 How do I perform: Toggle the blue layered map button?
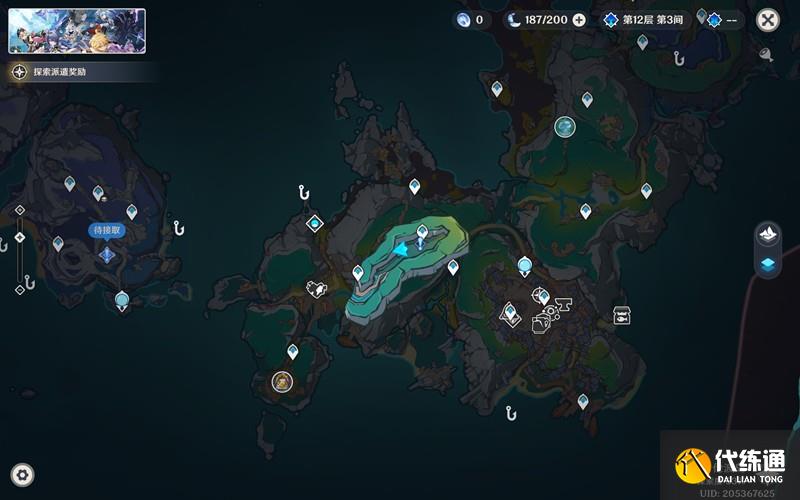[767, 265]
